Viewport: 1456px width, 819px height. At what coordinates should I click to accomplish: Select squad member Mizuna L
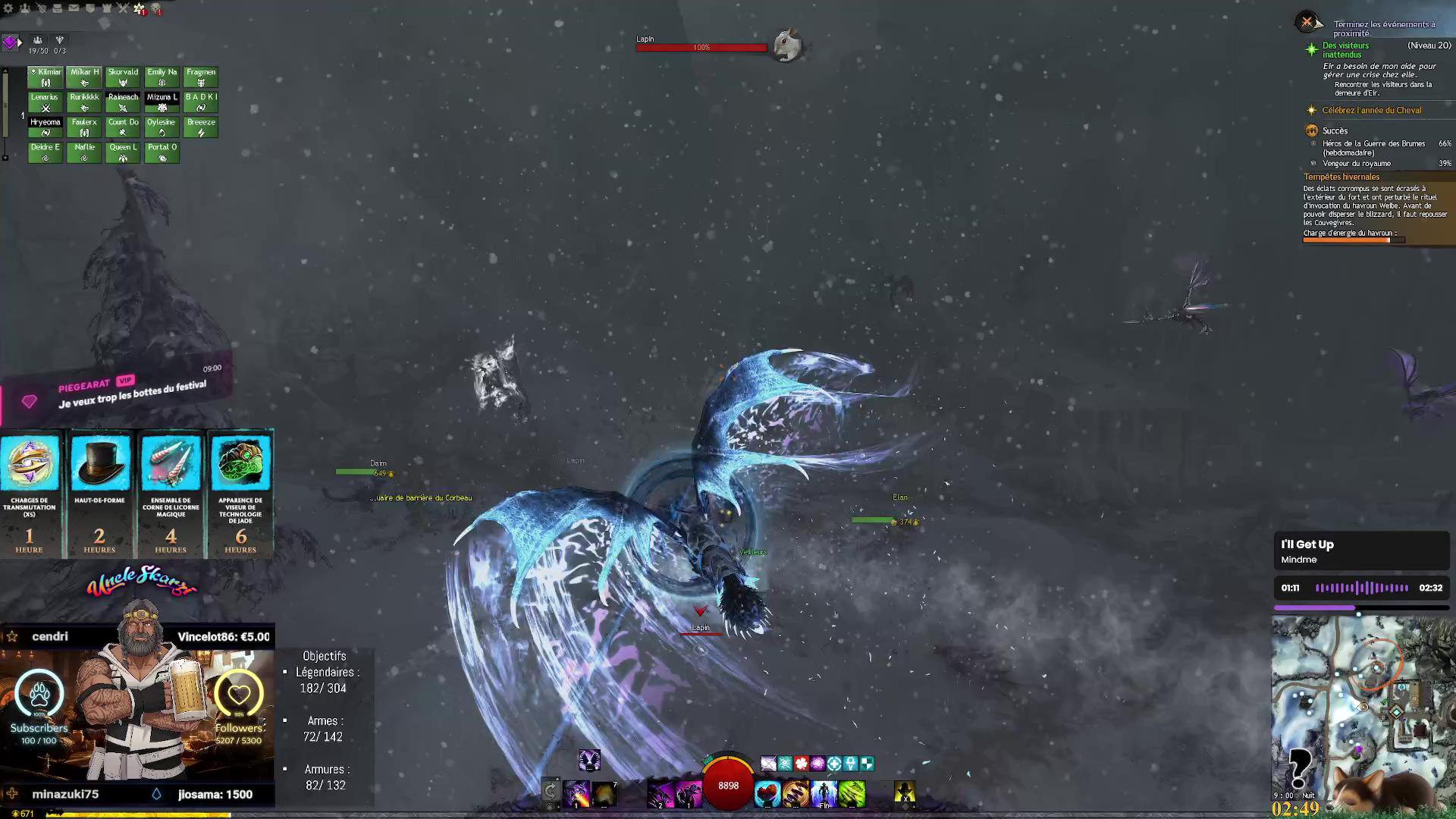162,102
